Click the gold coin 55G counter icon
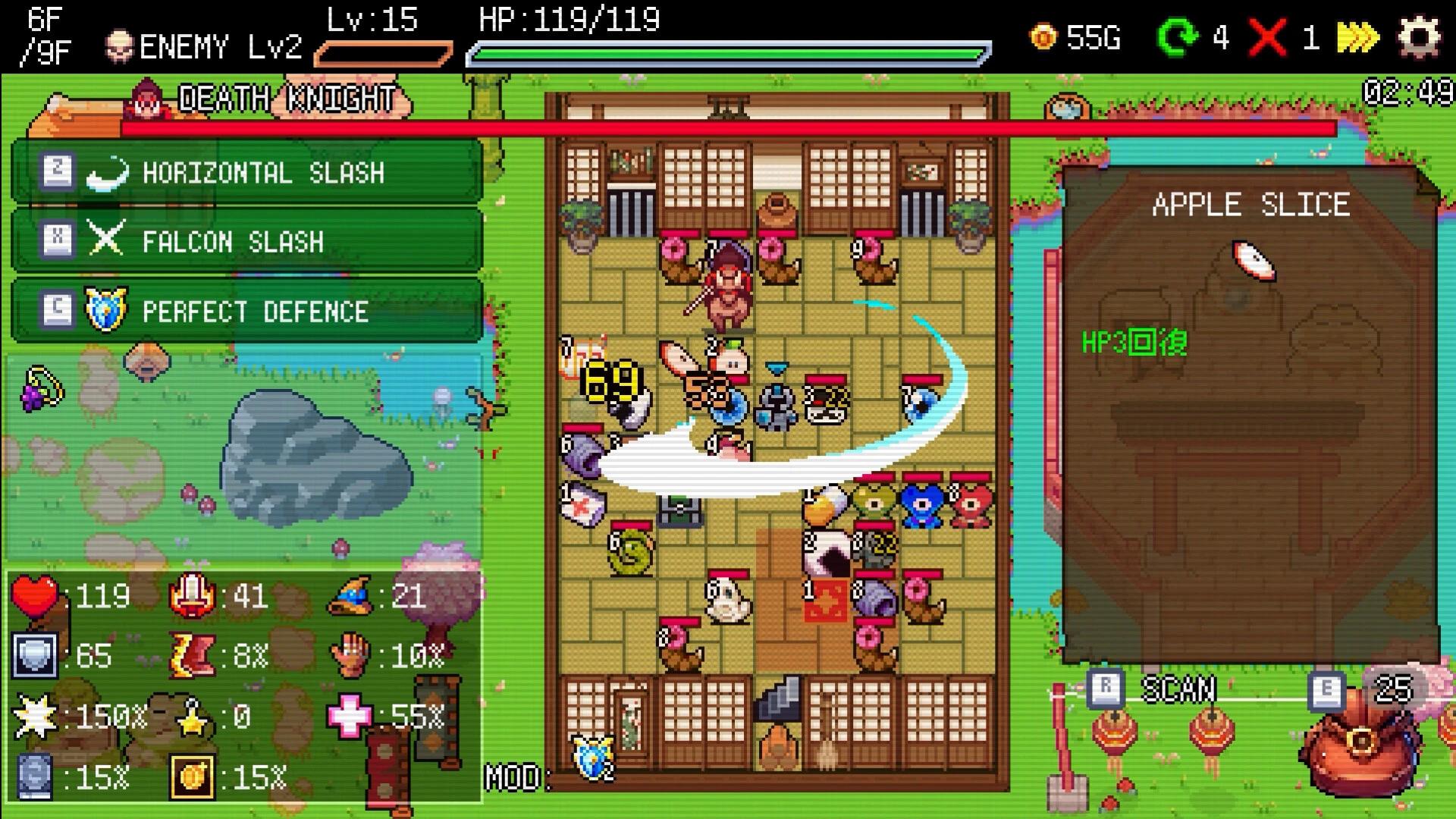 (x=1043, y=36)
